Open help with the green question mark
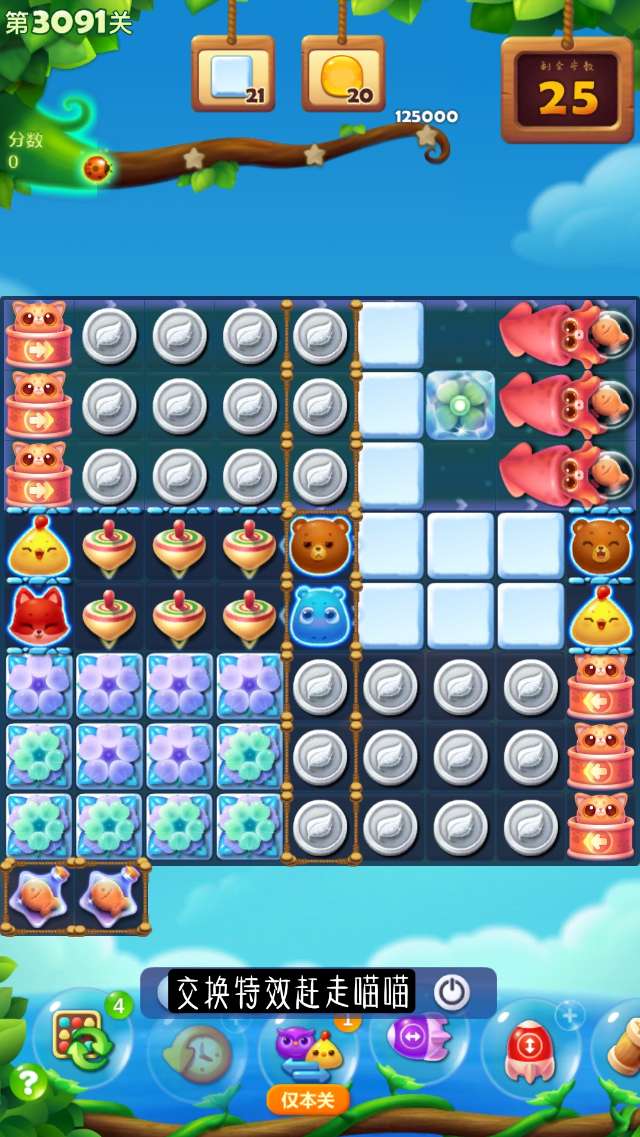This screenshot has height=1137, width=640. click(28, 1081)
